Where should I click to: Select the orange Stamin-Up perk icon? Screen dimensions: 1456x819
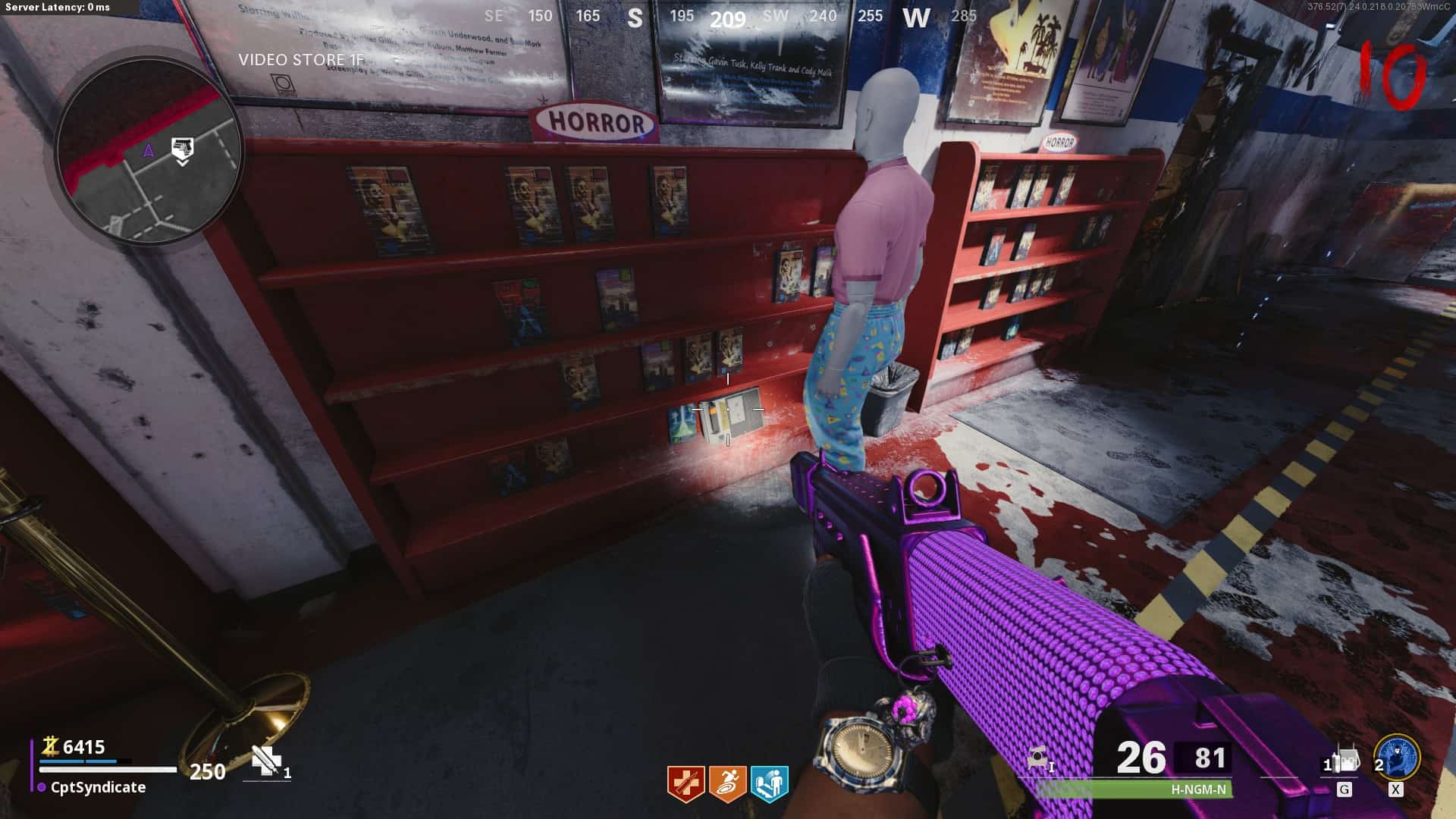tap(727, 783)
